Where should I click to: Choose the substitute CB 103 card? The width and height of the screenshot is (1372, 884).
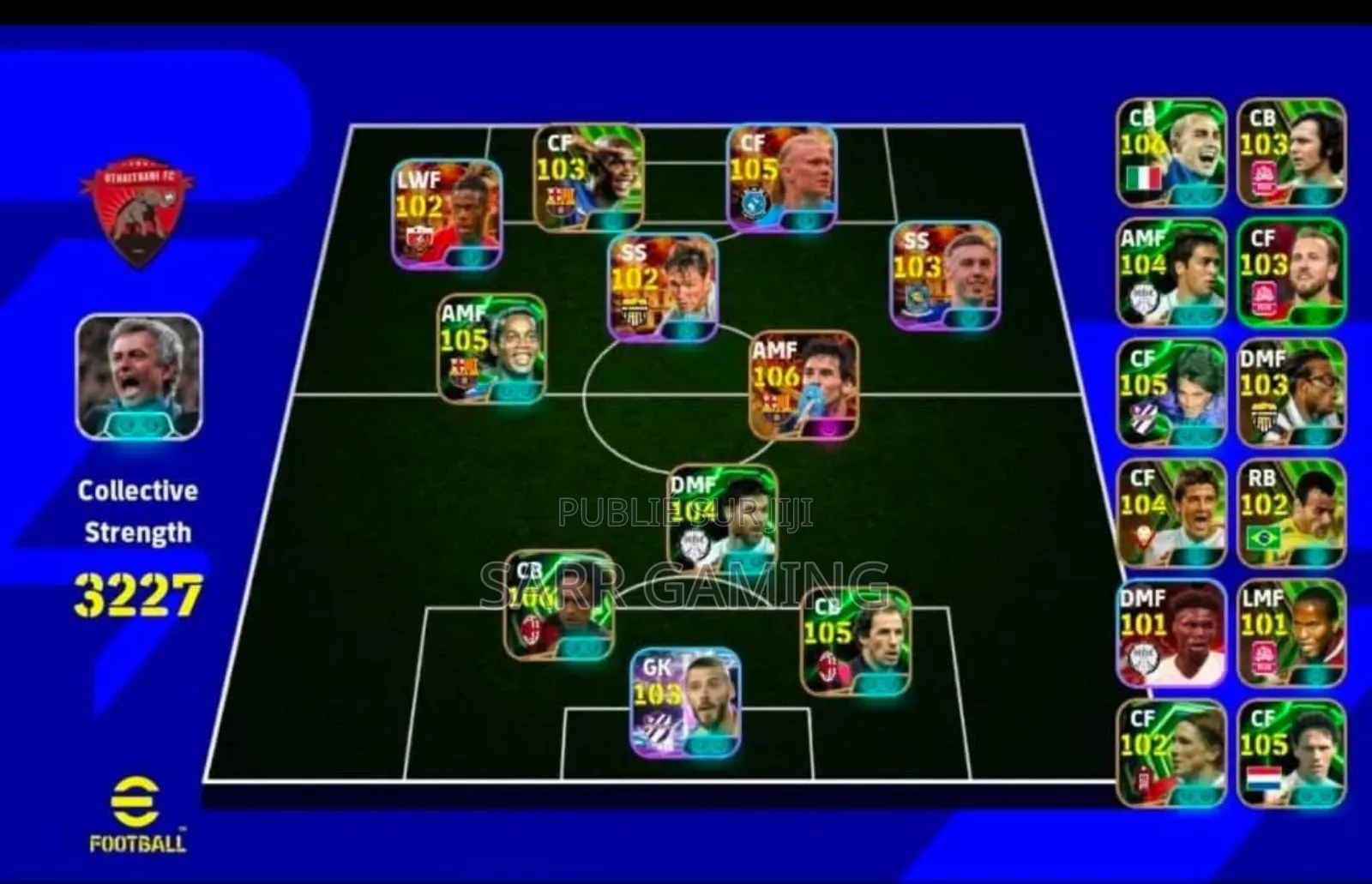pos(1291,153)
